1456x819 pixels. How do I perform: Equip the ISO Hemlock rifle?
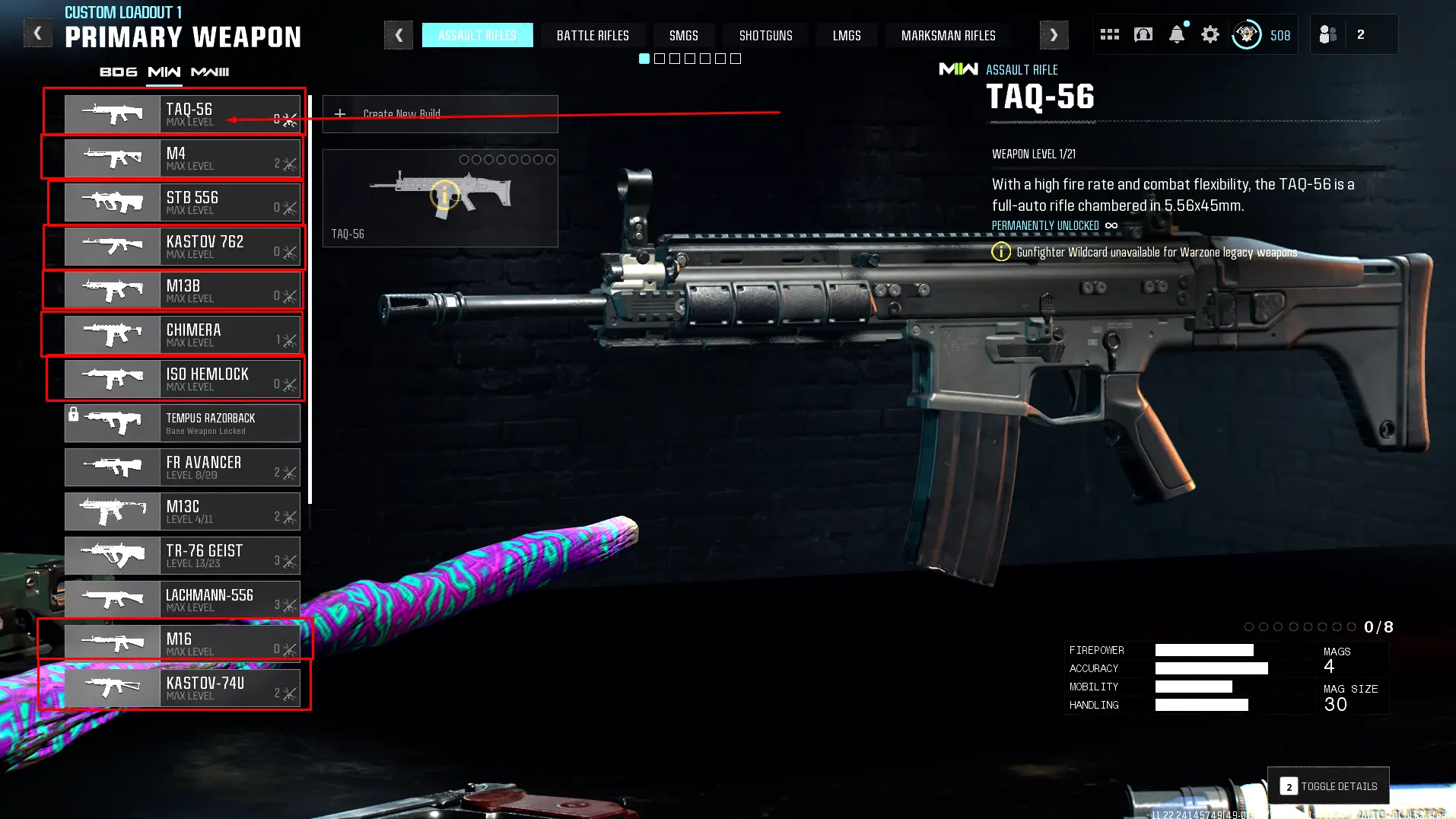pos(183,379)
